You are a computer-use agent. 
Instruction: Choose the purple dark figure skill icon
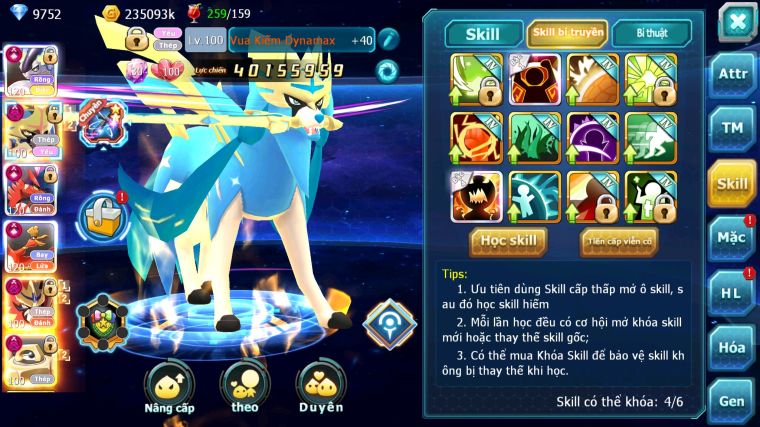click(x=592, y=137)
